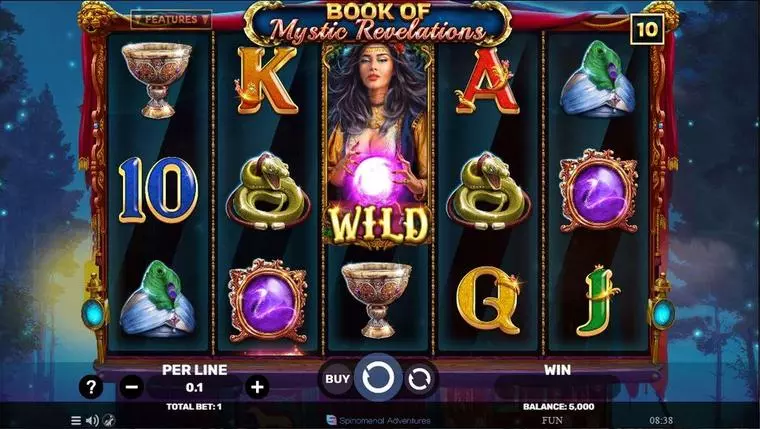Open the Buy feature
The image size is (760, 429).
338,378
